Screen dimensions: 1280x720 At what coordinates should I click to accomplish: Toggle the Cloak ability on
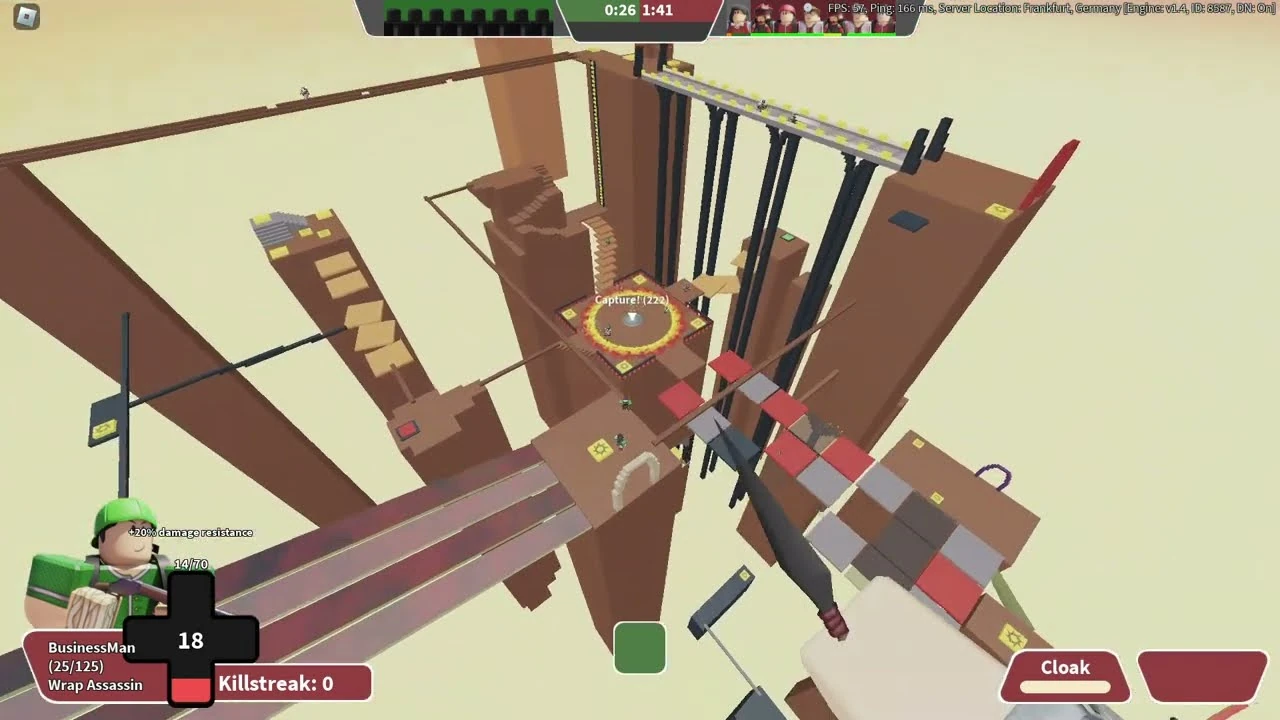(1066, 668)
